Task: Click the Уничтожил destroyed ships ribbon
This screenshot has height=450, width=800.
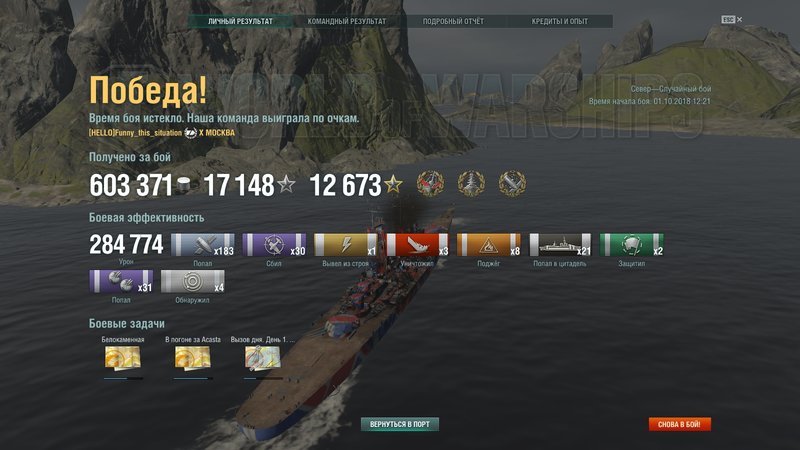Action: [418, 245]
